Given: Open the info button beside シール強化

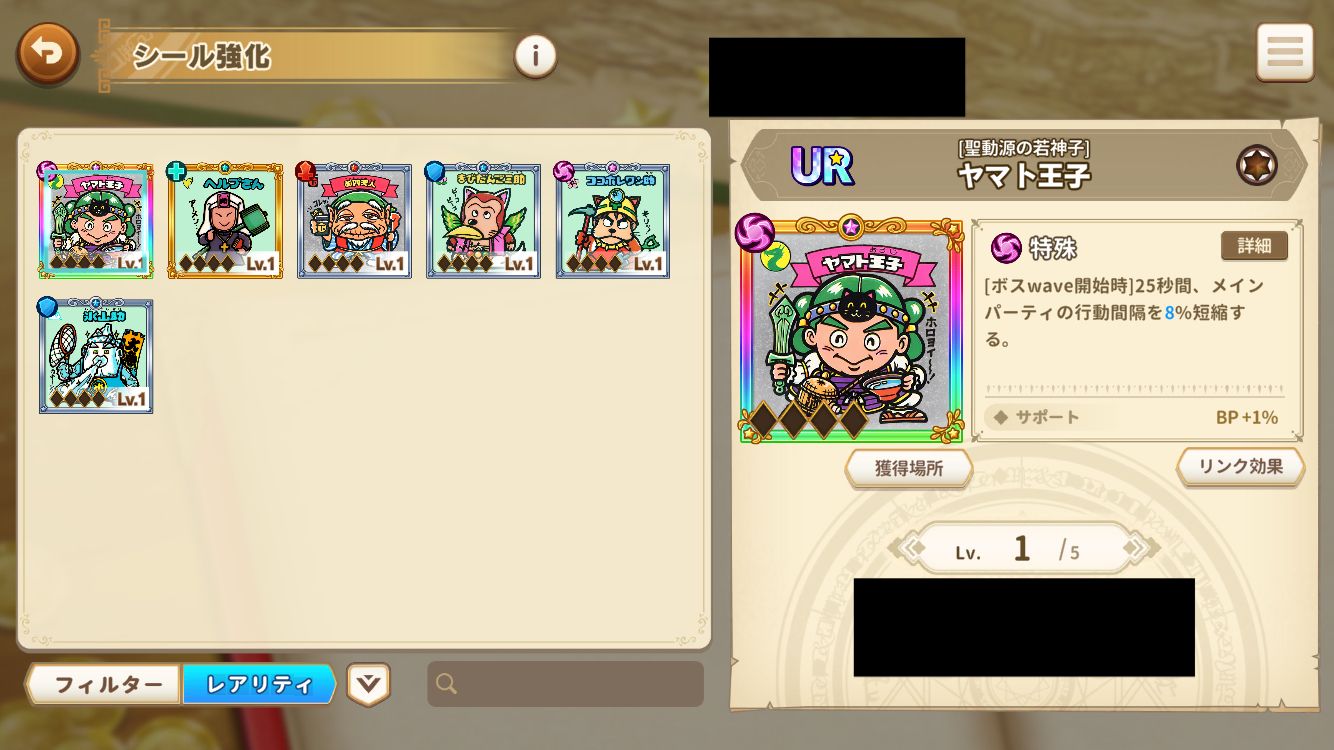Looking at the screenshot, I should [535, 56].
